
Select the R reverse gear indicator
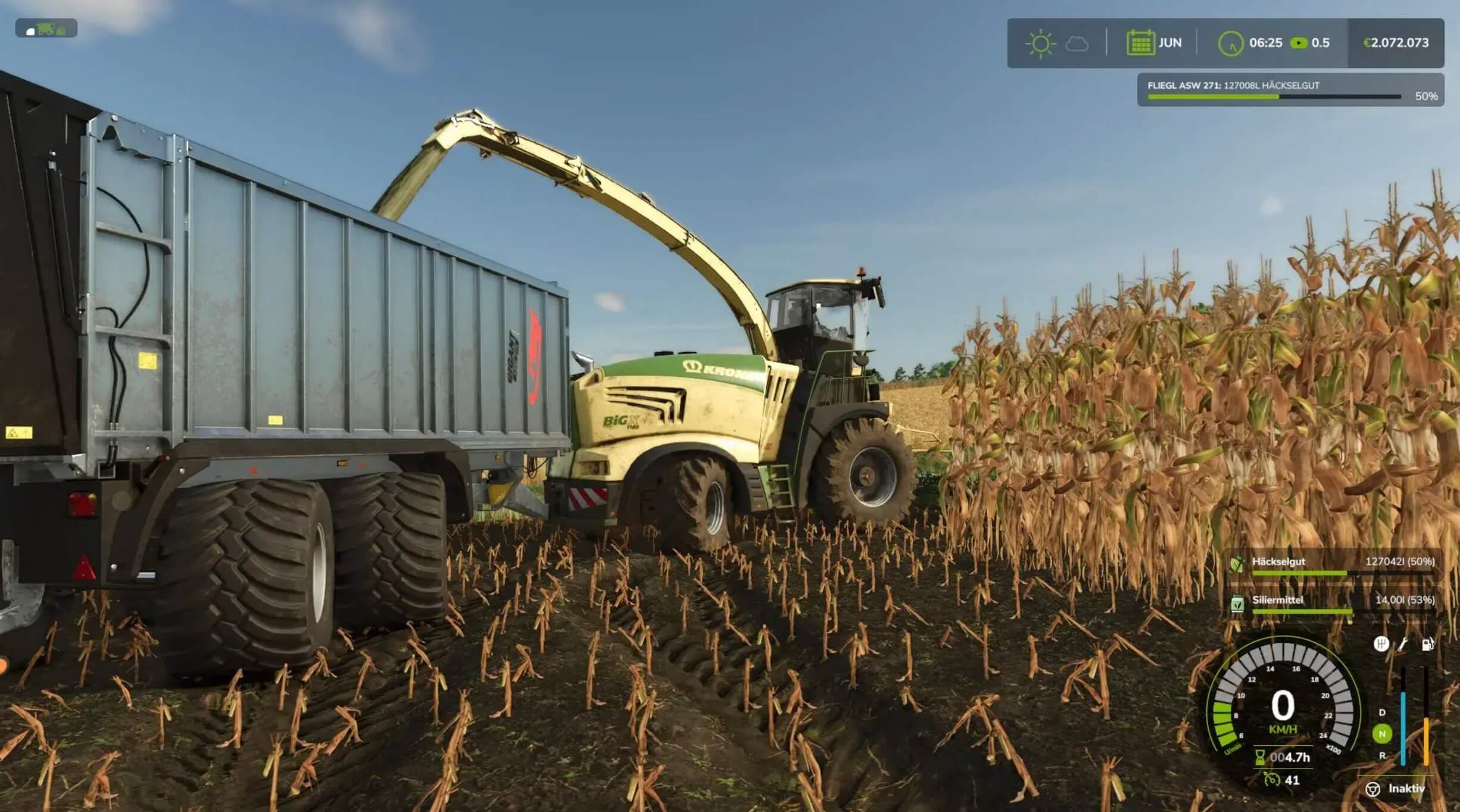[1382, 756]
